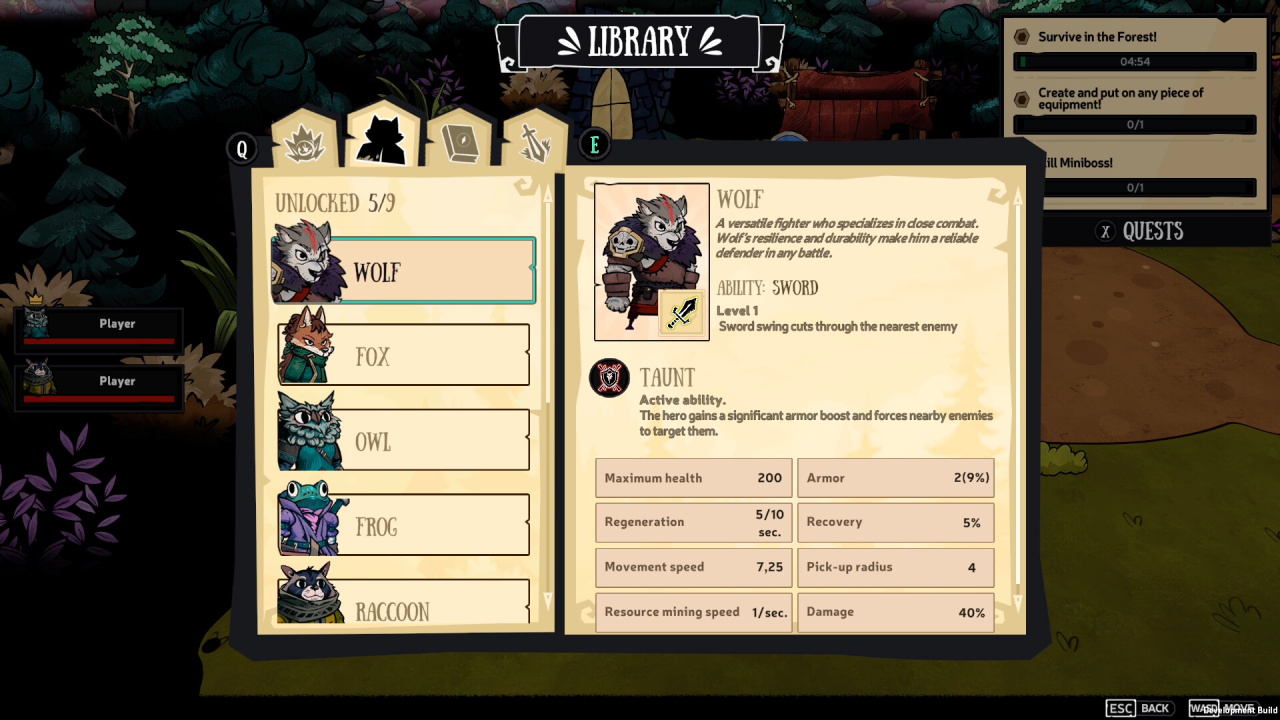Switch to the hero silhouette tab

coord(382,138)
